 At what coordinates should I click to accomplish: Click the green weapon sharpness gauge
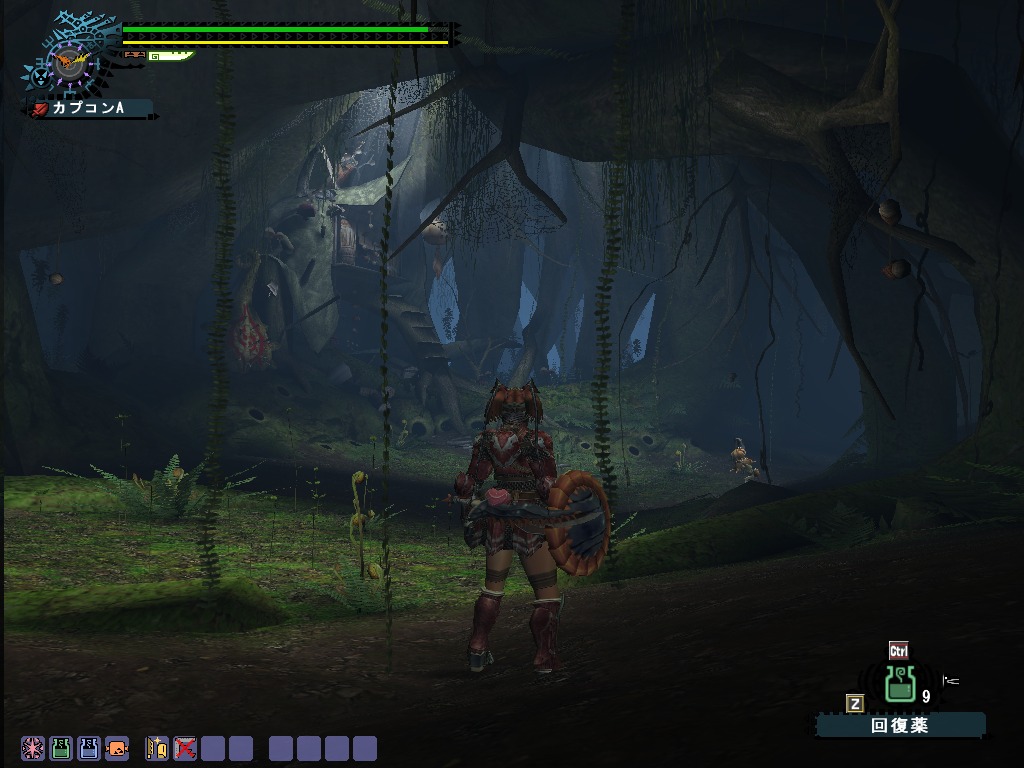tap(172, 56)
